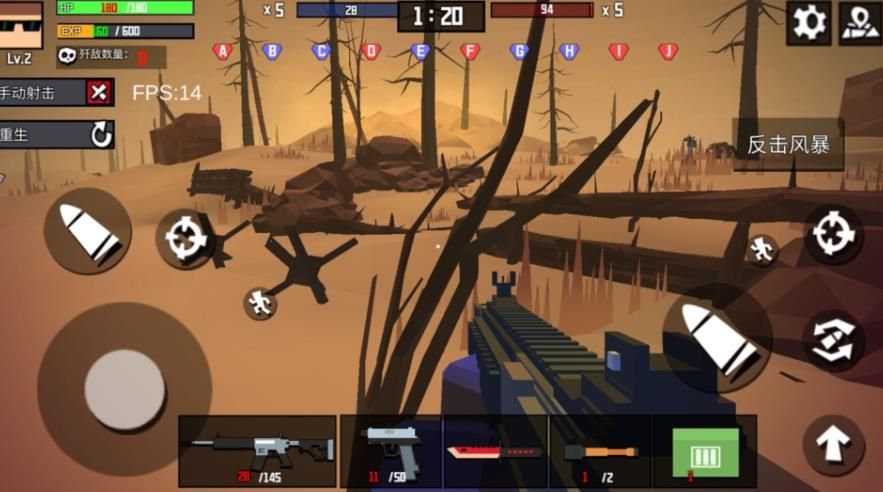Tap the player avatar portrait

click(25, 27)
